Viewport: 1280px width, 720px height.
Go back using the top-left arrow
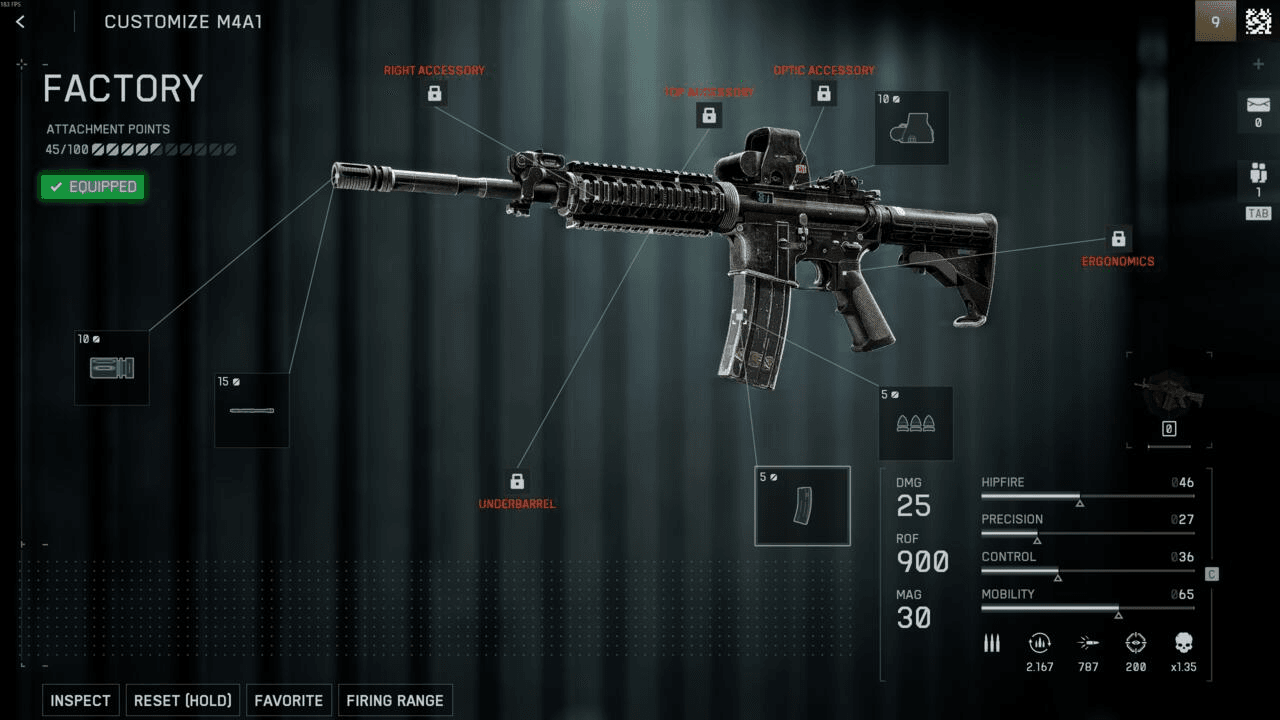tap(20, 22)
